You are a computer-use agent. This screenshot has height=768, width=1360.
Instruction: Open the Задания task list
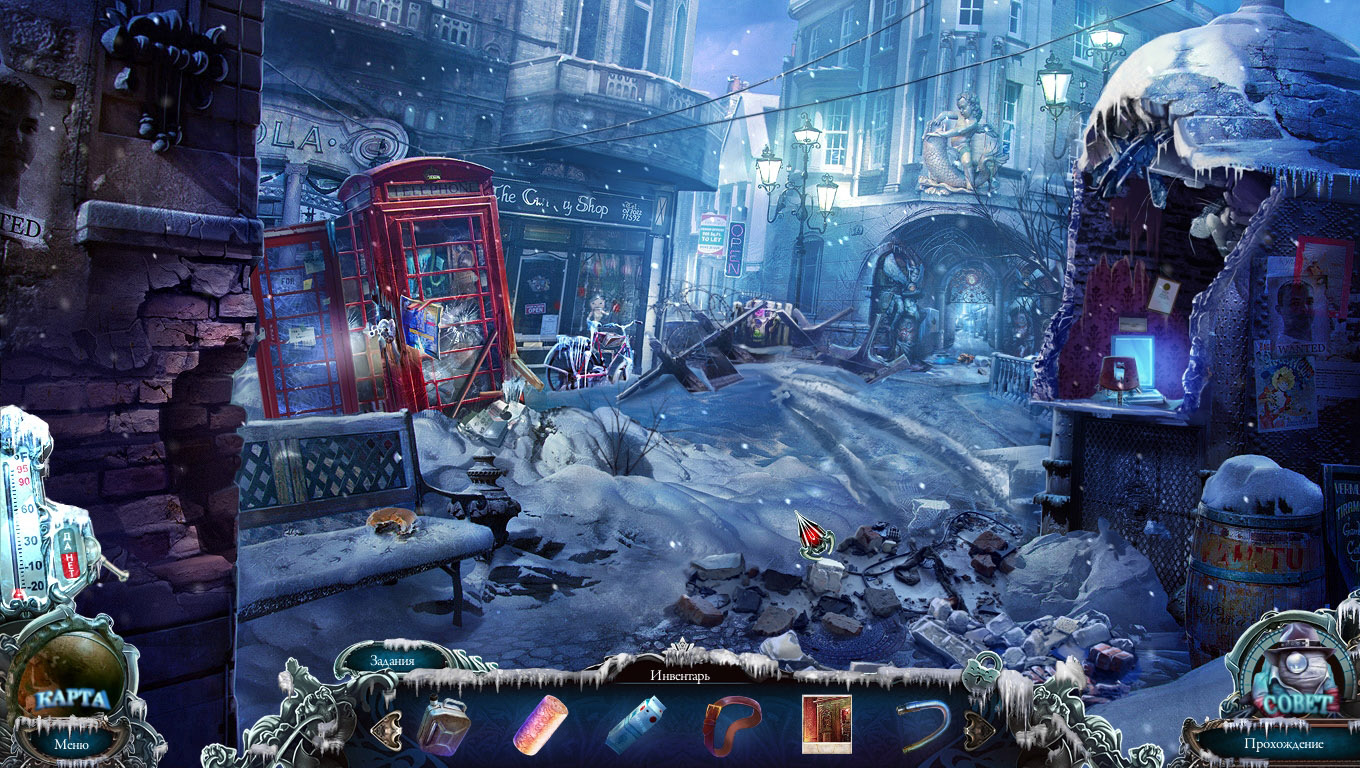click(x=392, y=659)
